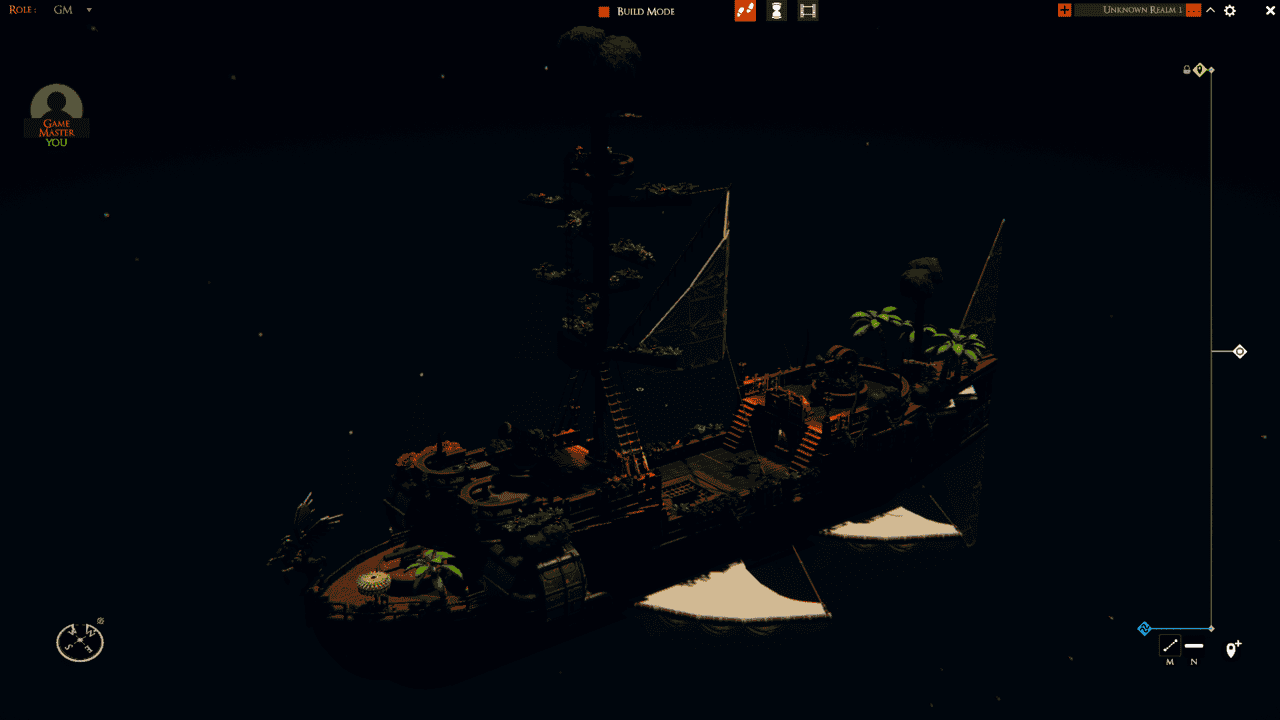
Task: Open the gear settings menu
Action: coord(1230,10)
